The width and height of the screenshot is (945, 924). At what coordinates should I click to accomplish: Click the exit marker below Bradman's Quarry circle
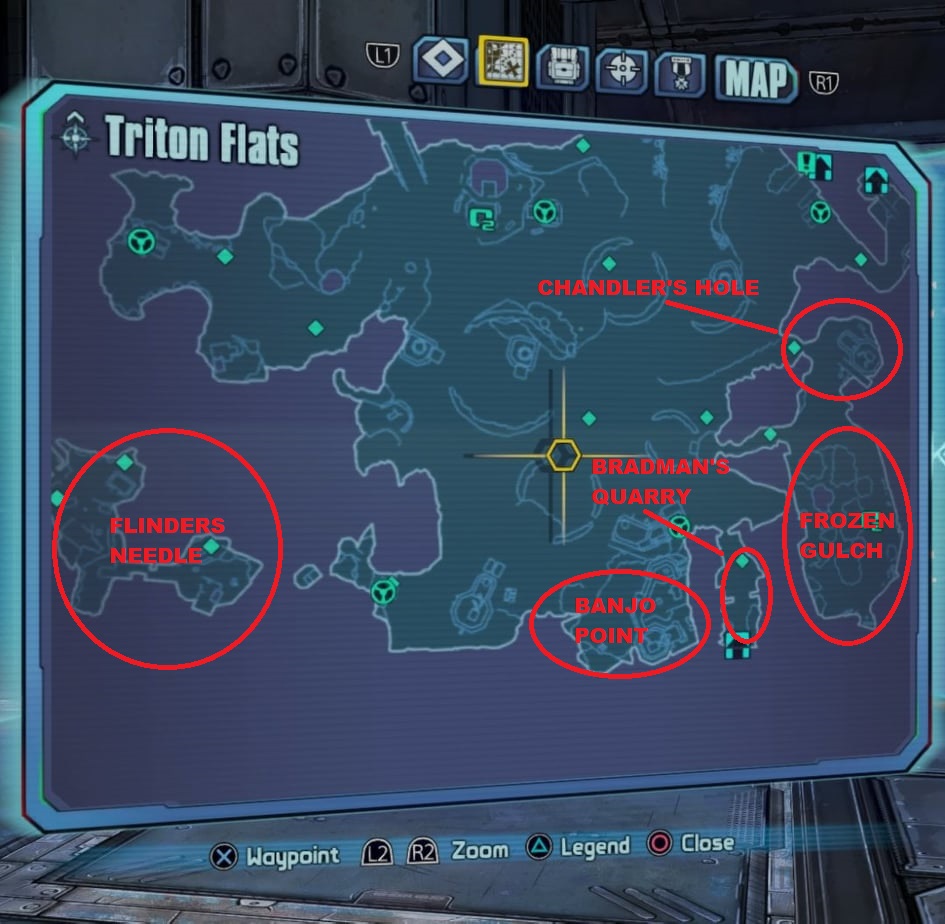(737, 648)
